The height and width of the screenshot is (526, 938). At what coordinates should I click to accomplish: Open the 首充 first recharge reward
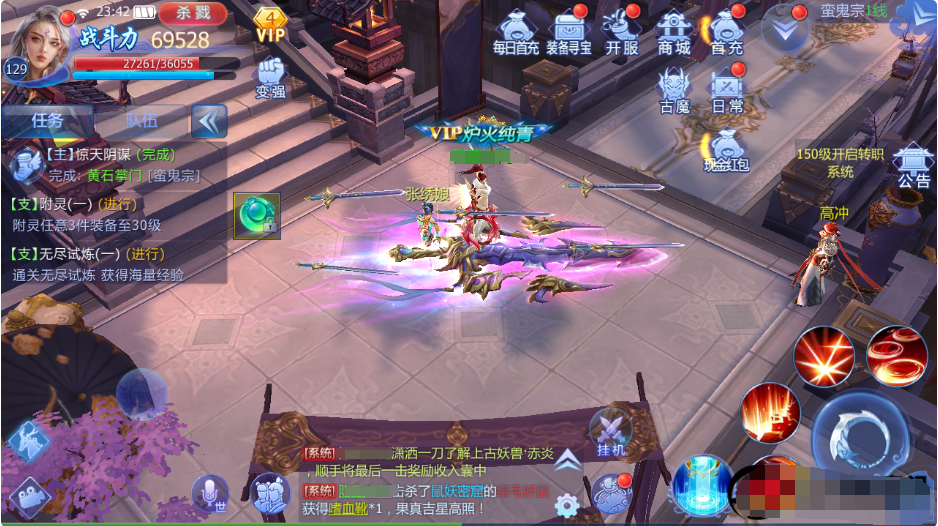[x=727, y=31]
